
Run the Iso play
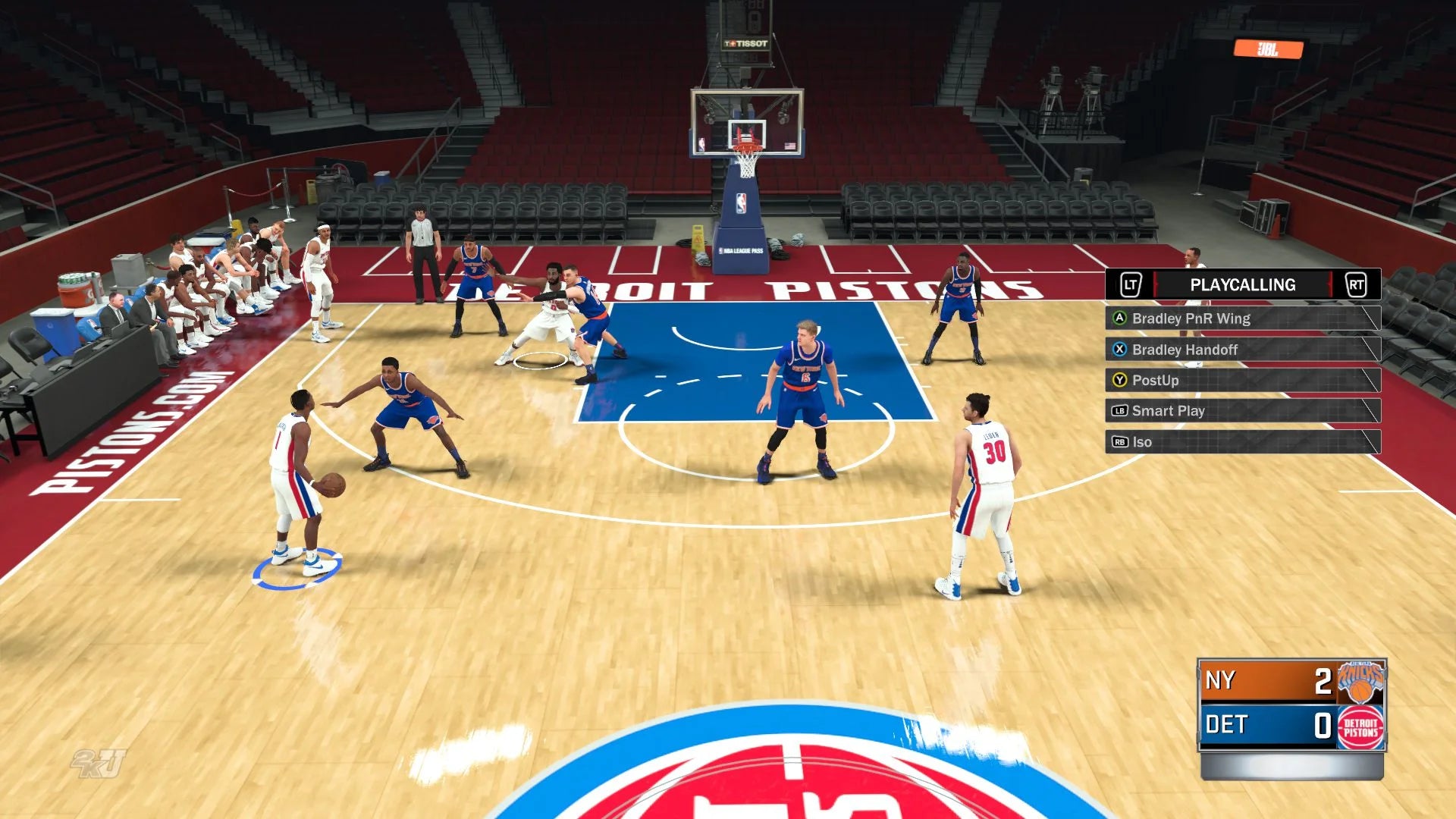point(1241,442)
